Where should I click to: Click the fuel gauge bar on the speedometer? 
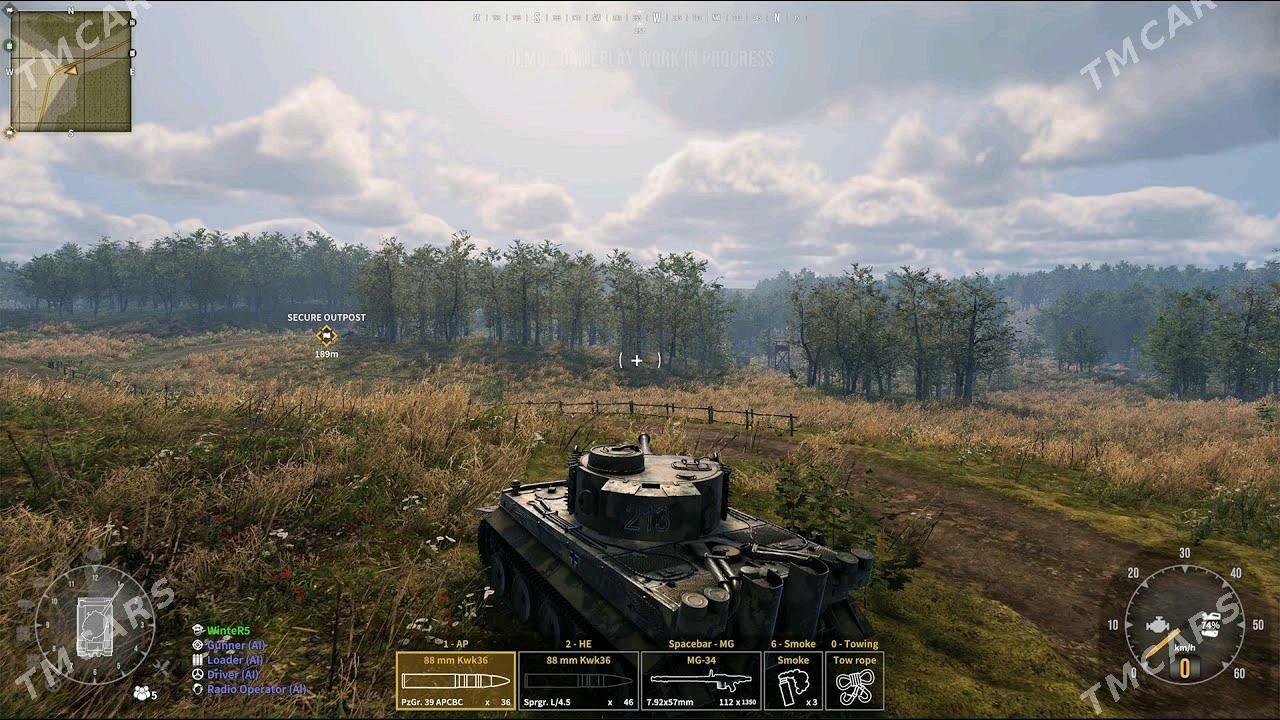pyautogui.click(x=1210, y=624)
